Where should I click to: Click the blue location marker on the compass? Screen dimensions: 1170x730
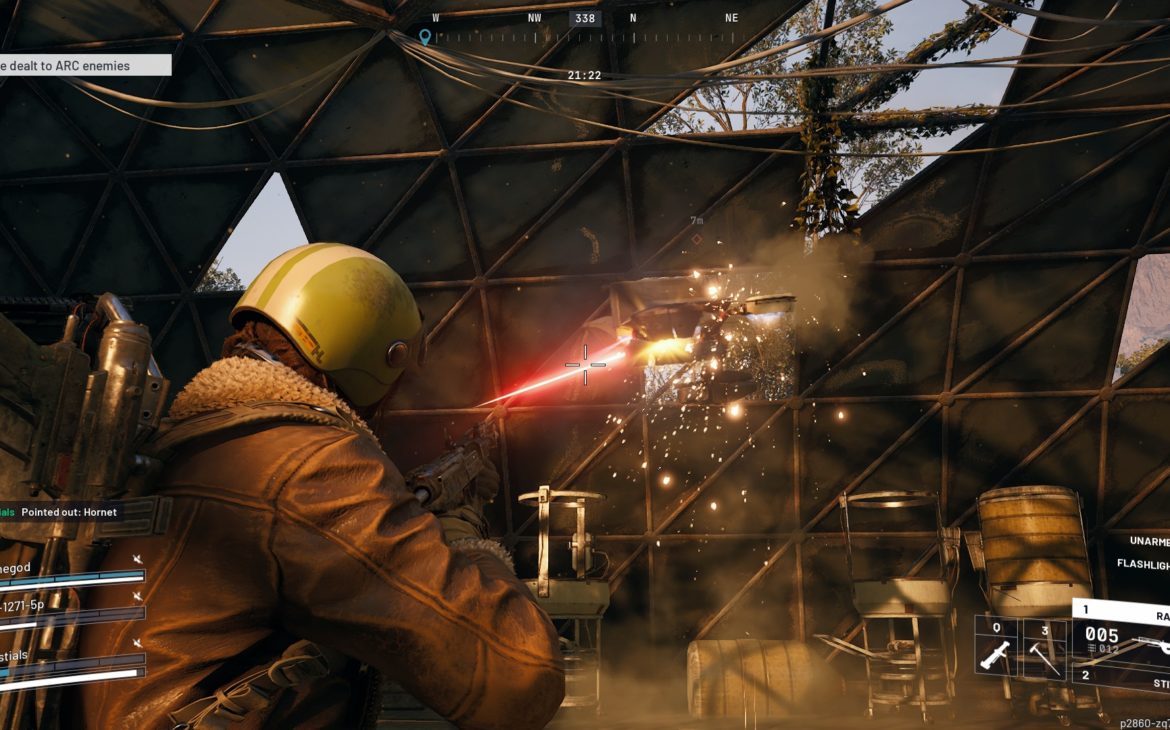(x=425, y=37)
